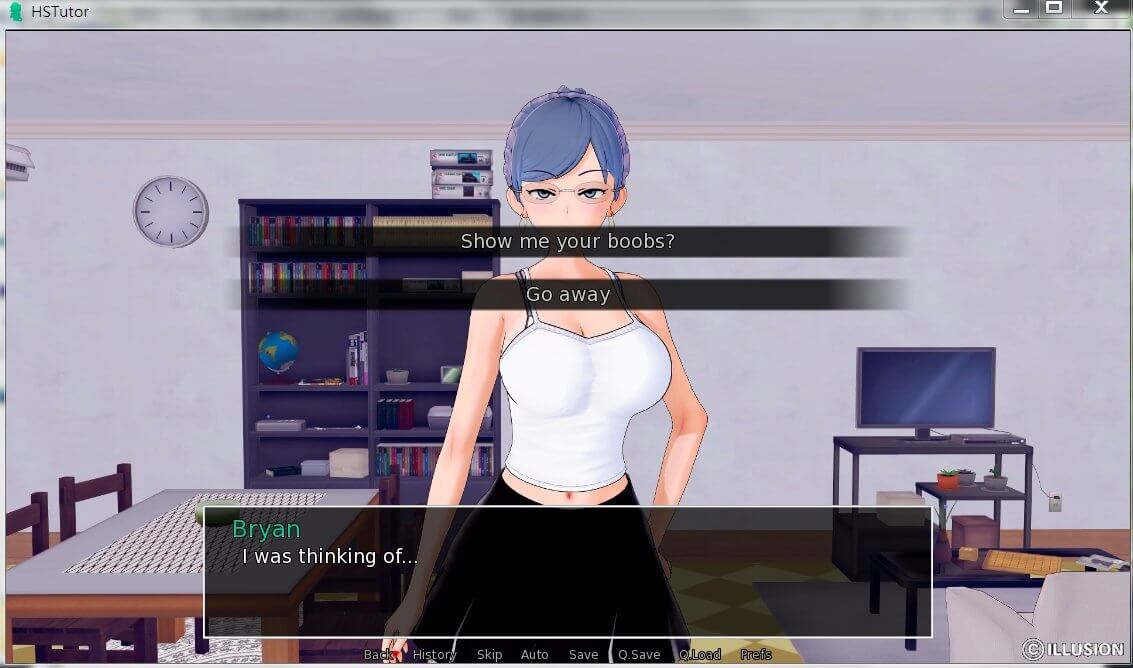Screen dimensions: 1133x668
Task: Quick load with Q.Load
Action: (700, 654)
